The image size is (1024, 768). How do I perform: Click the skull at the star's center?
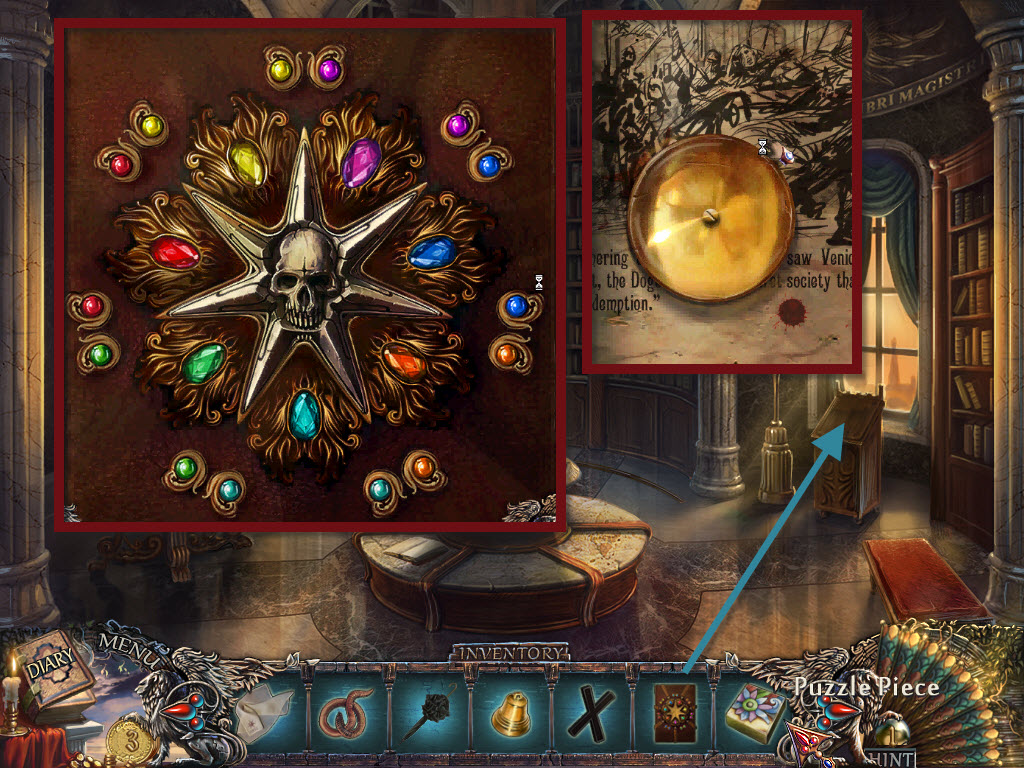coord(305,277)
